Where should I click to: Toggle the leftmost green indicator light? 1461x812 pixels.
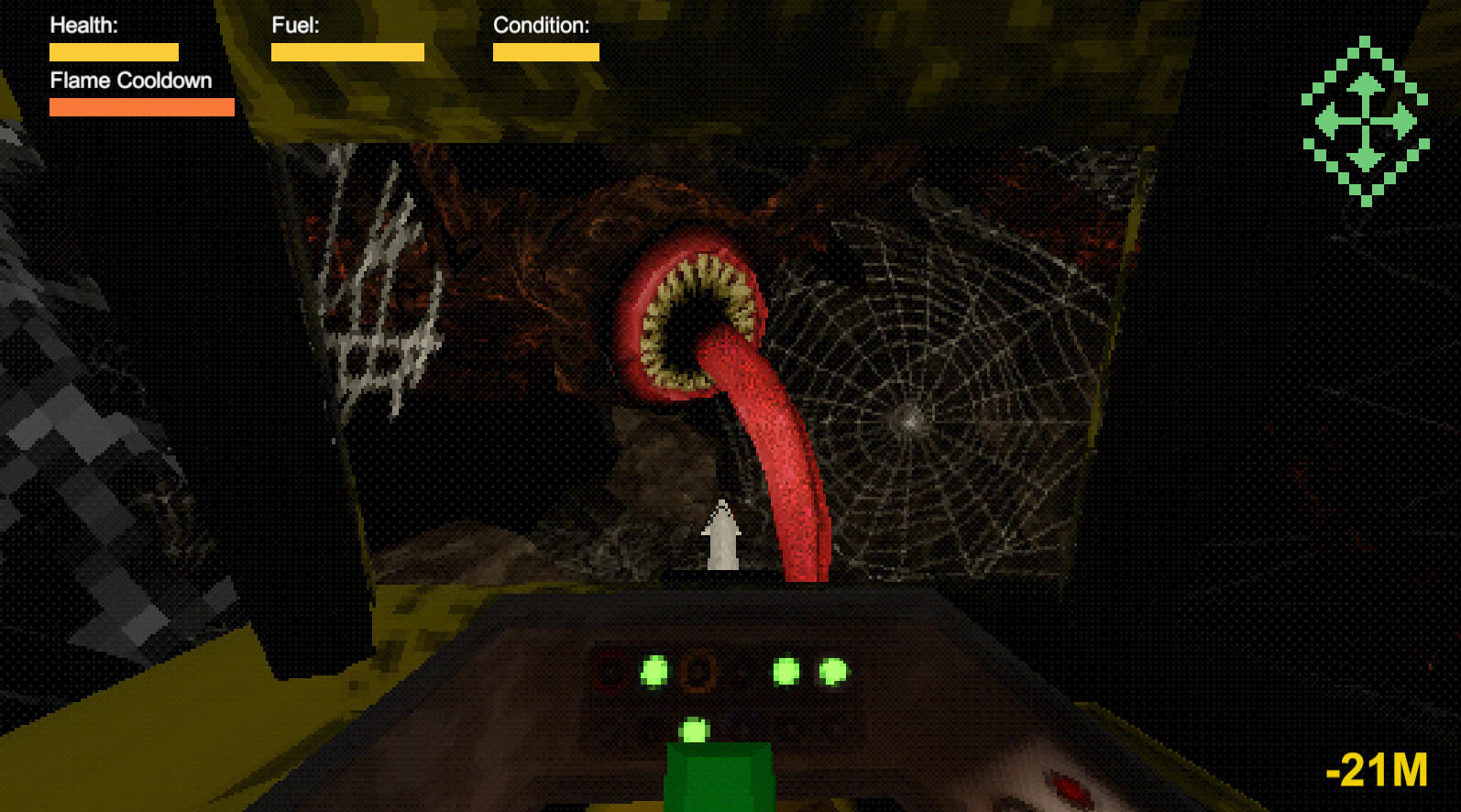[x=653, y=671]
